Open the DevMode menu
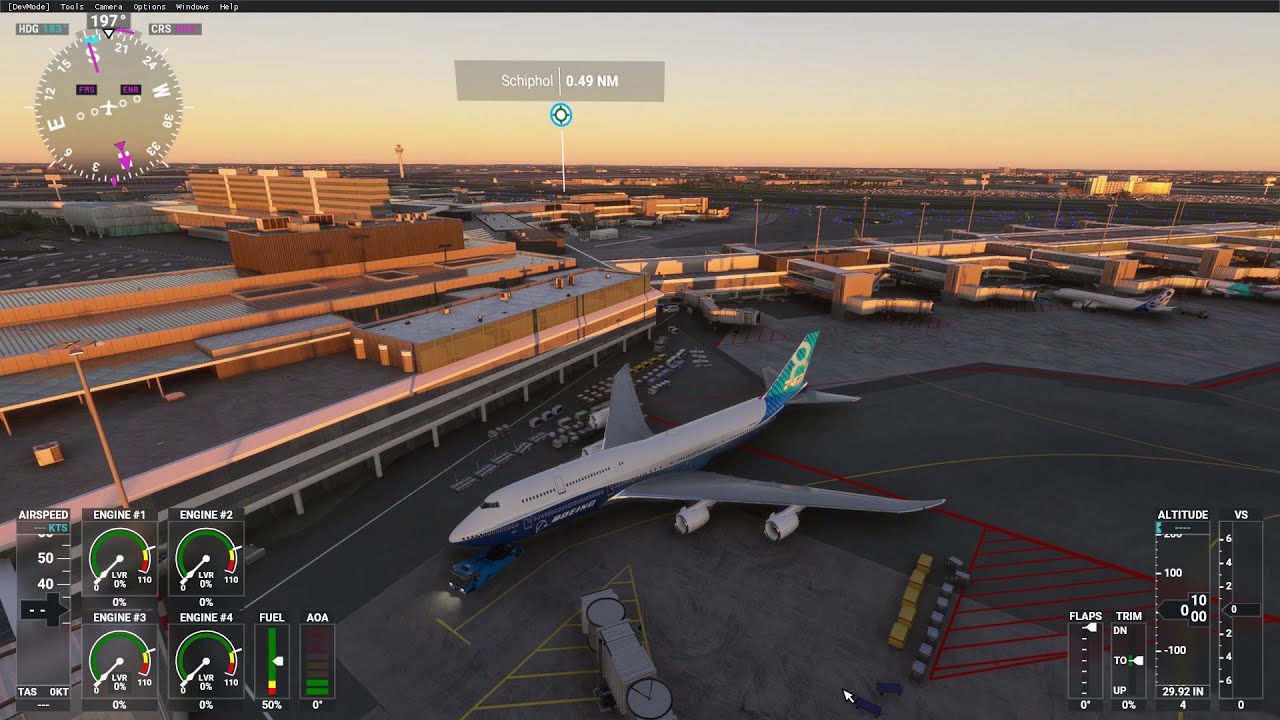The image size is (1280, 720). [x=28, y=6]
